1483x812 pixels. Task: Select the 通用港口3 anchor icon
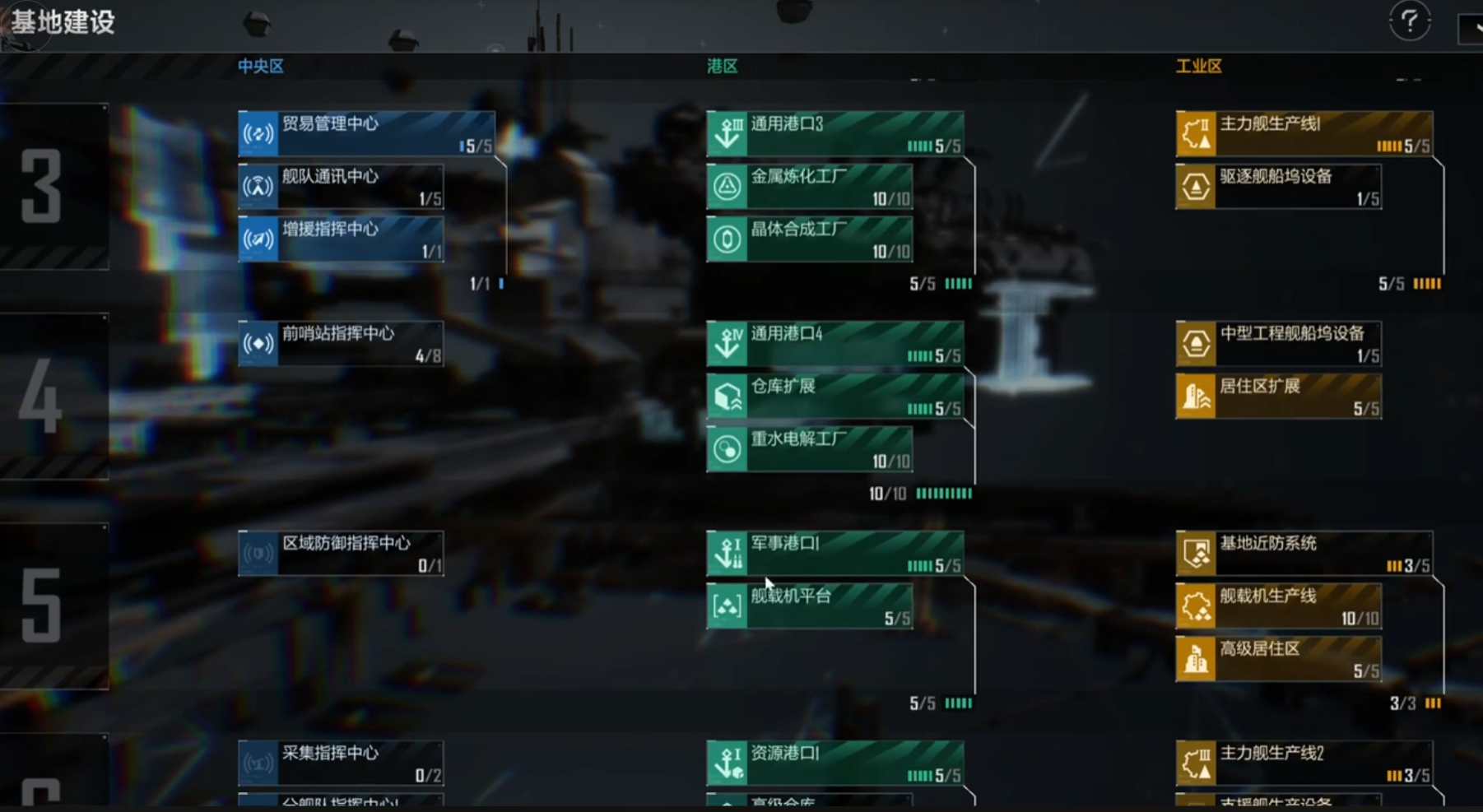pyautogui.click(x=728, y=133)
